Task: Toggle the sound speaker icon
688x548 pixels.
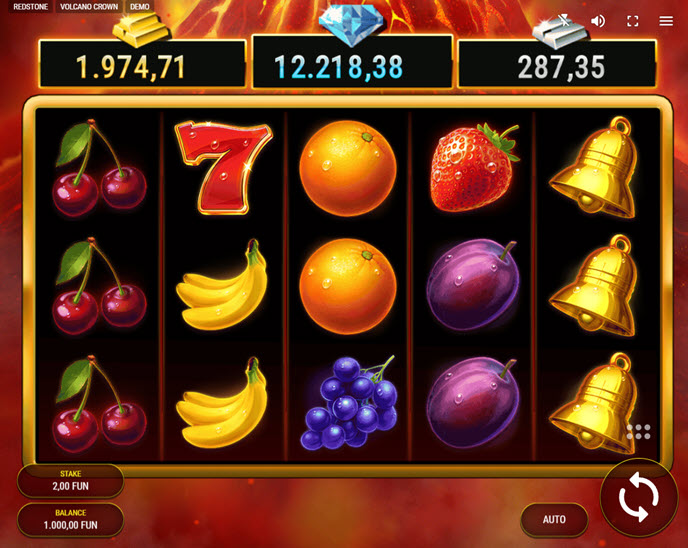Action: click(x=598, y=21)
